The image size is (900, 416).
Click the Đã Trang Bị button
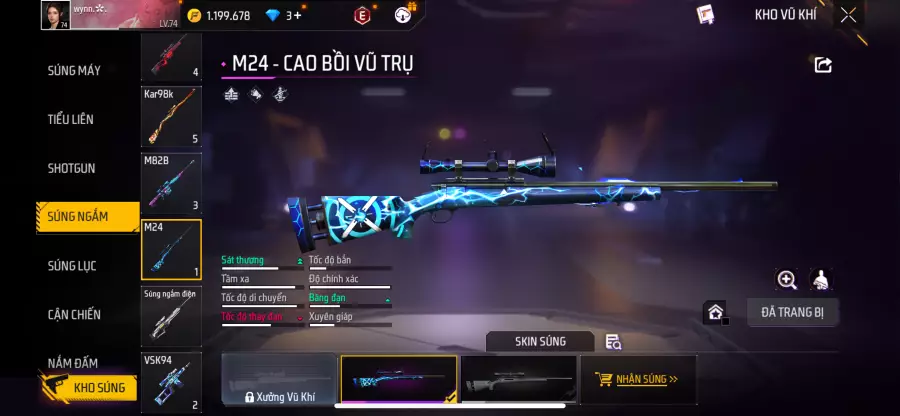tap(792, 312)
